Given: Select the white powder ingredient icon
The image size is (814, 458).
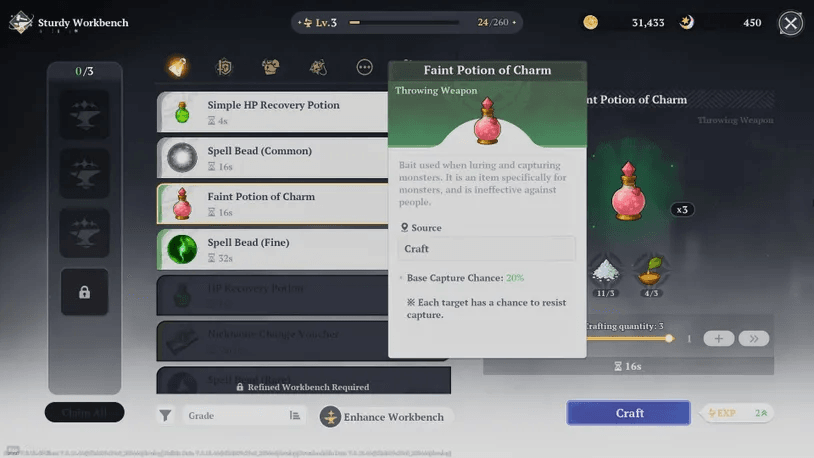Looking at the screenshot, I should [x=604, y=271].
